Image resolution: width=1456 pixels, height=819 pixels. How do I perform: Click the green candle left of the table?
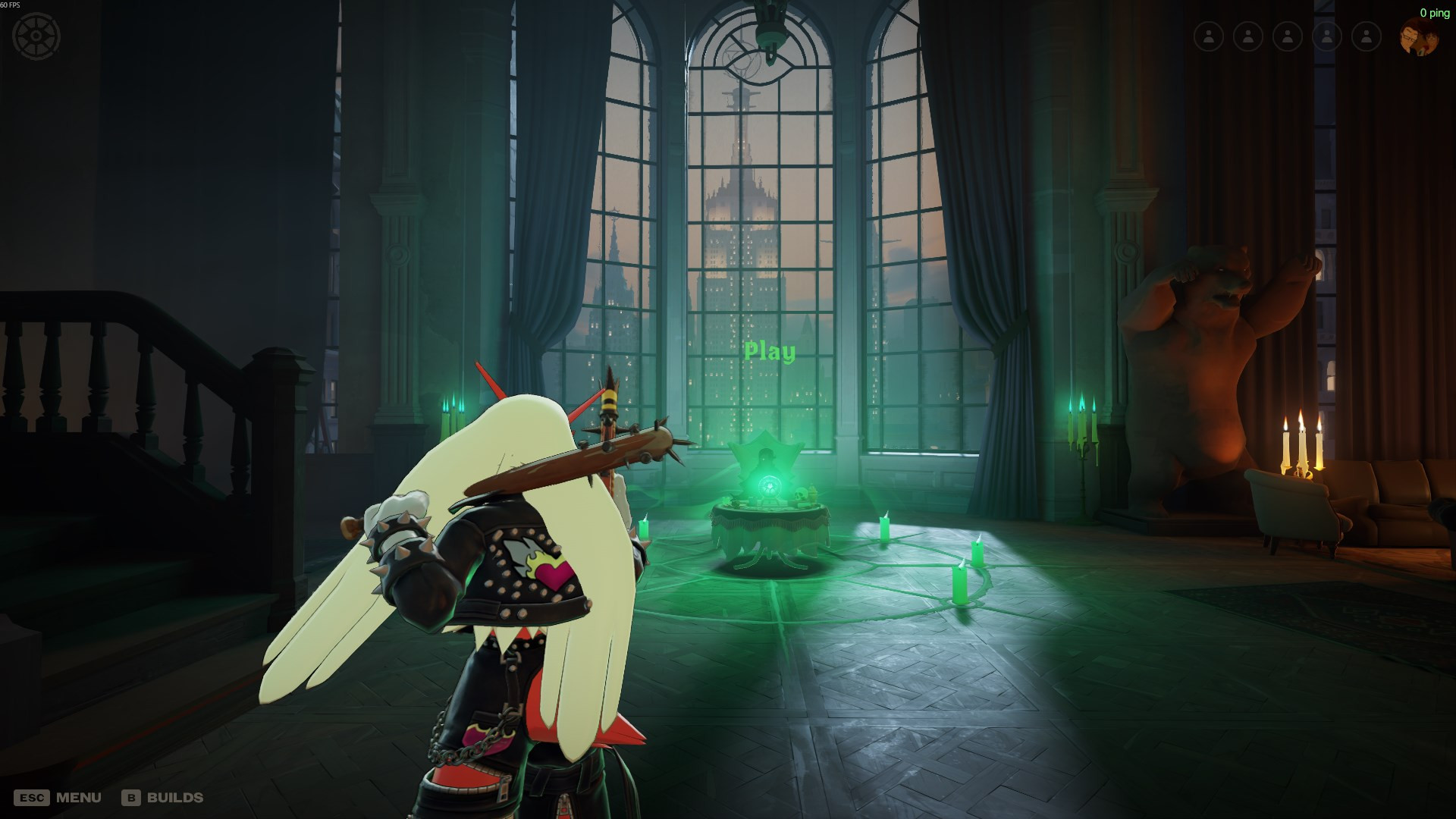643,527
